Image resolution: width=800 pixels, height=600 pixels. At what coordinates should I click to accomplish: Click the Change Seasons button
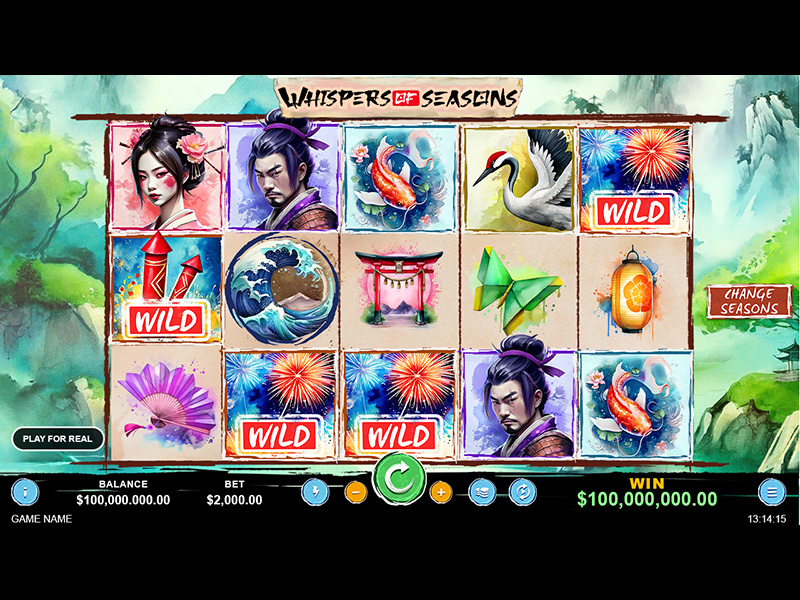point(749,301)
